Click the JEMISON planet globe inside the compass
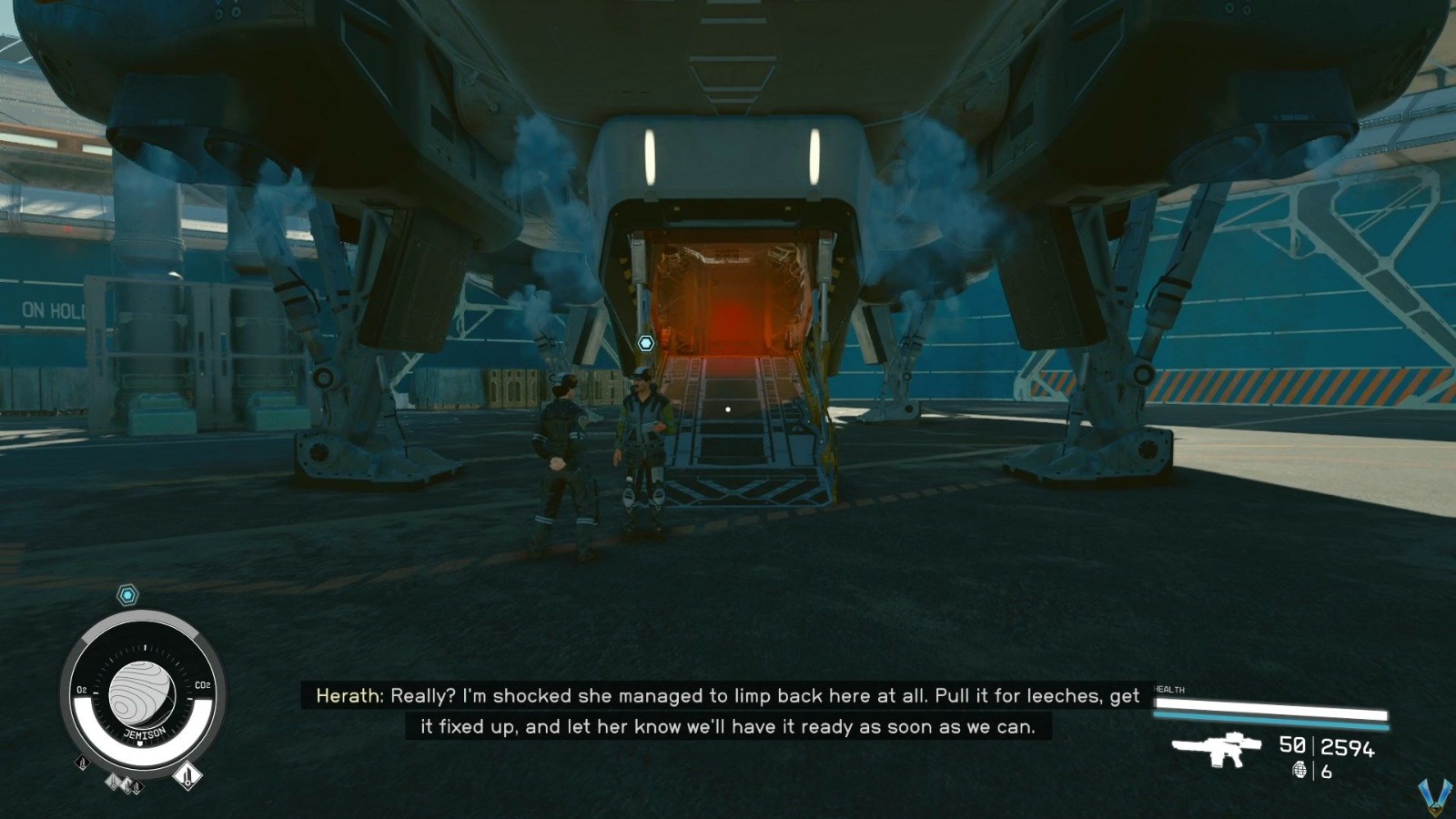Image resolution: width=1456 pixels, height=819 pixels. click(x=143, y=692)
